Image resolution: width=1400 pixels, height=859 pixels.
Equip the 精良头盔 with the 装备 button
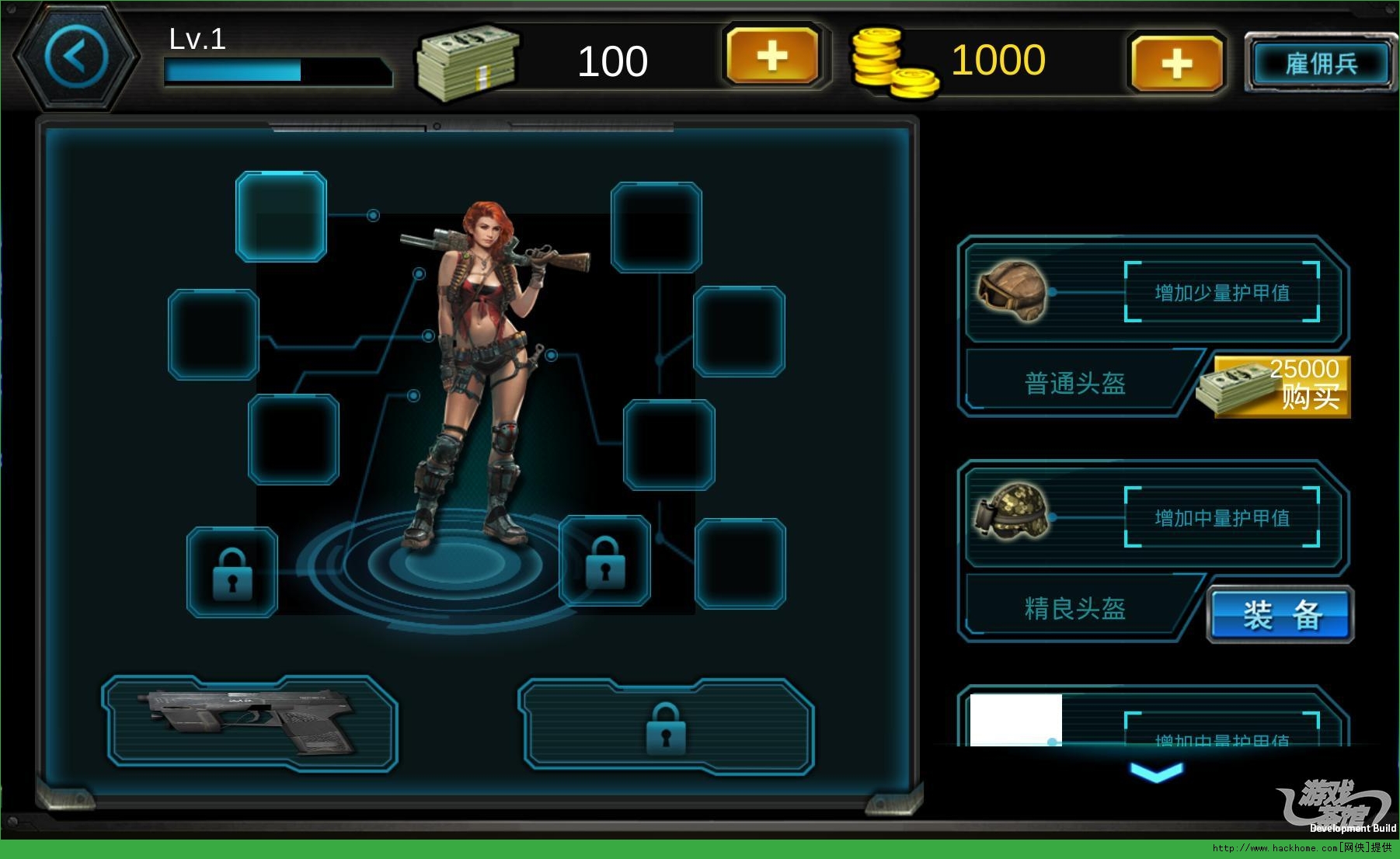click(x=1281, y=614)
